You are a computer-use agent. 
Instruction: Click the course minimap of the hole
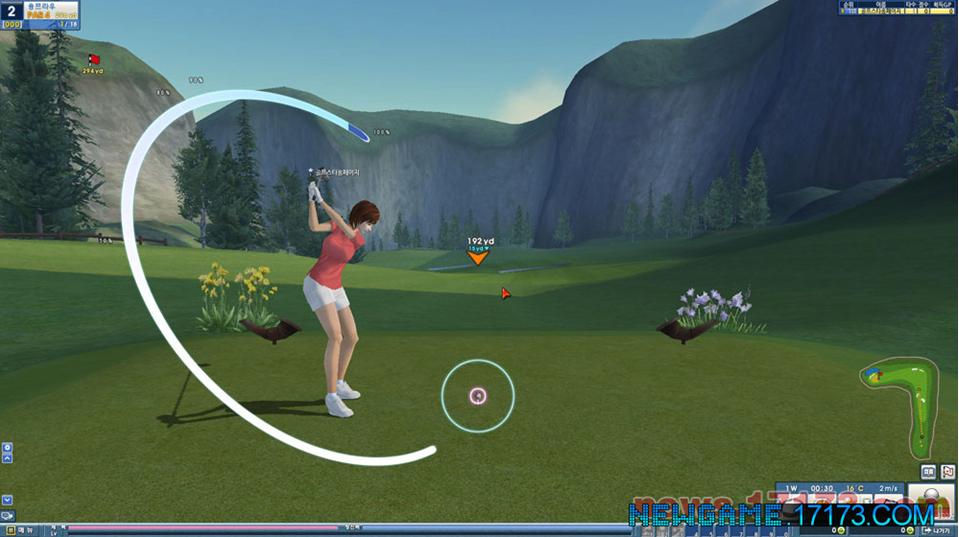(x=900, y=405)
